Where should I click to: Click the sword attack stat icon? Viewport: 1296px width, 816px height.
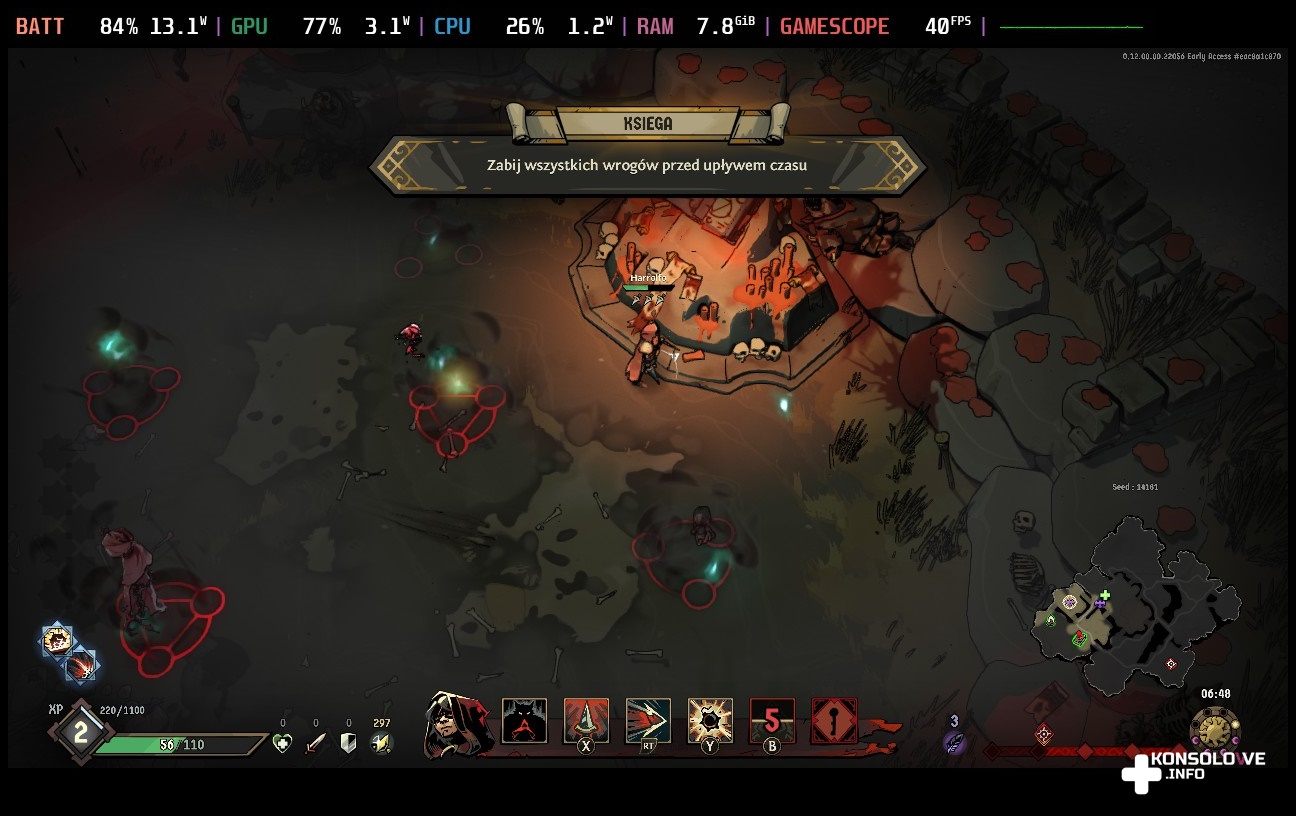coord(316,743)
